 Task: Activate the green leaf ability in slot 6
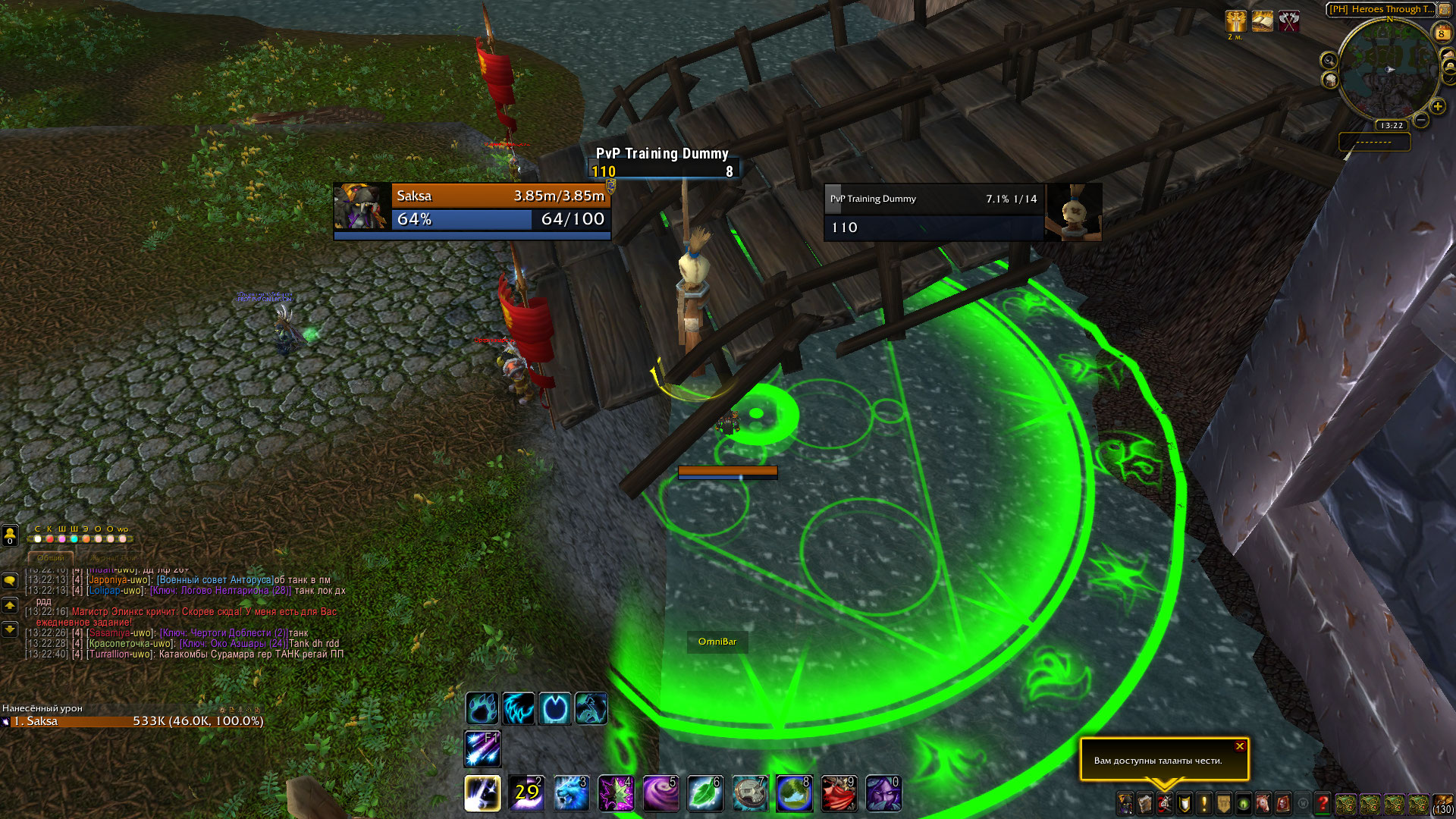click(704, 793)
